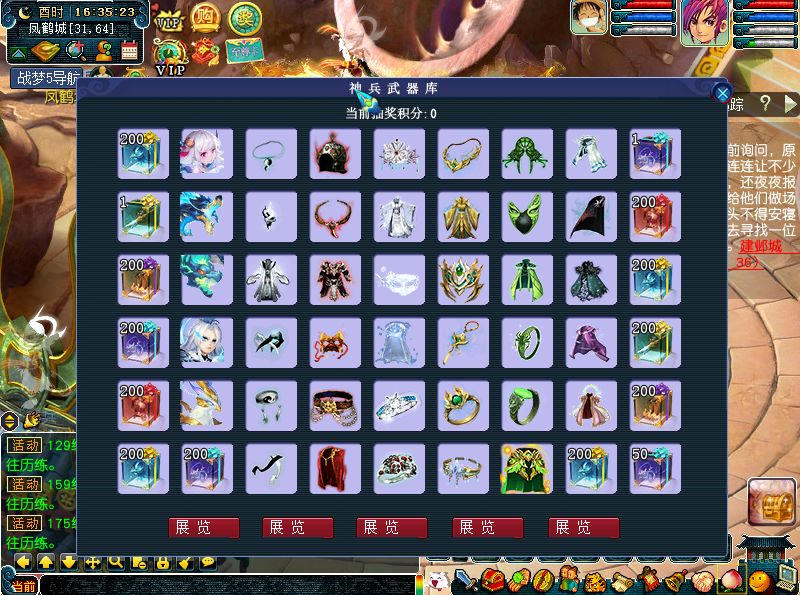Open the rewards via 奖 button

[242, 18]
